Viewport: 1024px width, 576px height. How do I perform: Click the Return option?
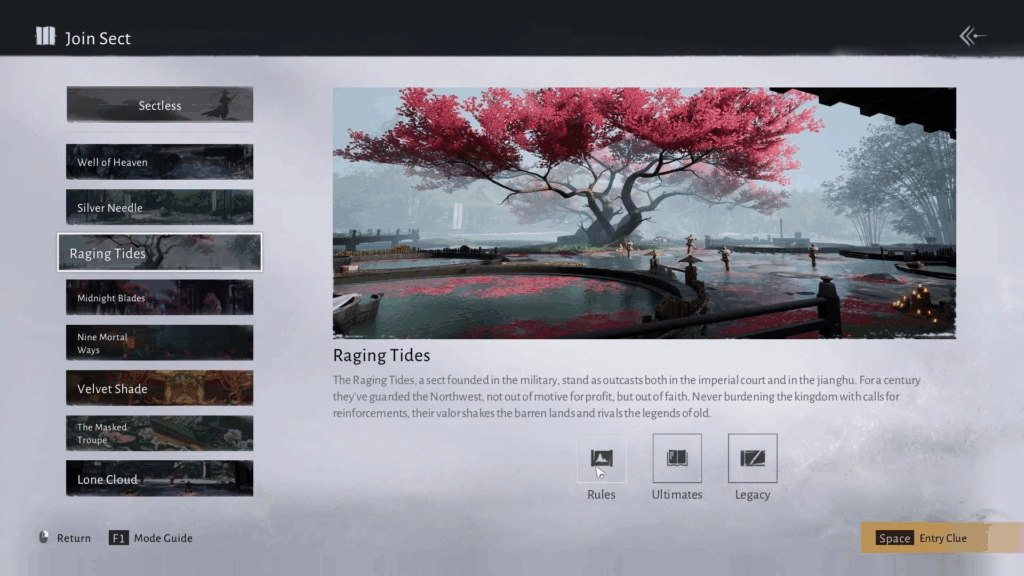tap(64, 538)
